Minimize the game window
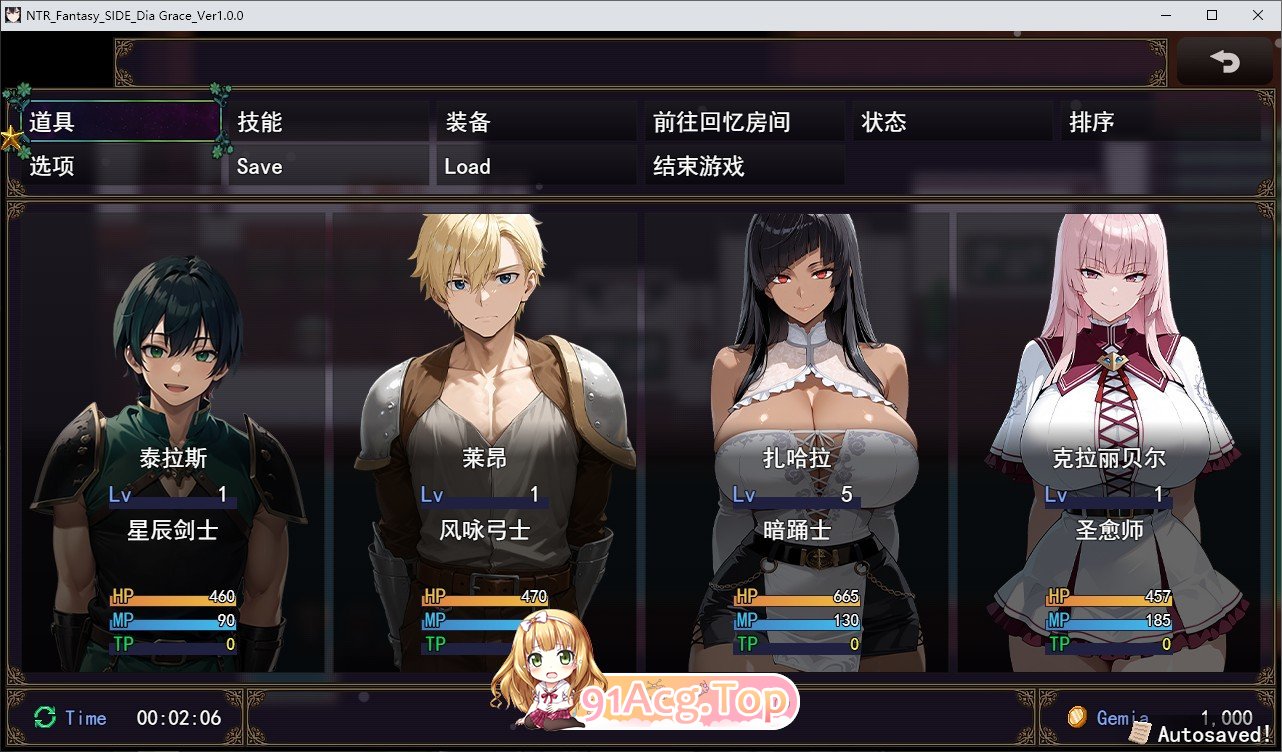The height and width of the screenshot is (752, 1282). [x=1167, y=15]
